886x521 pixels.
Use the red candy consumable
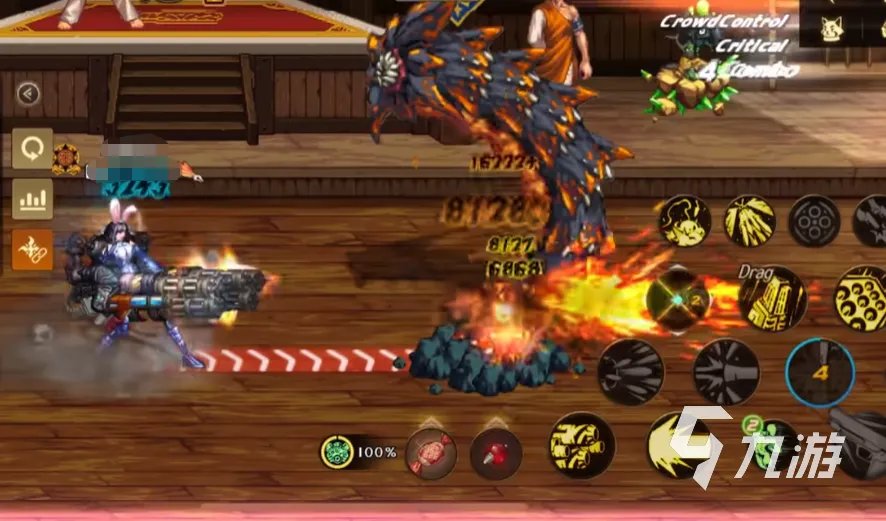tap(431, 453)
